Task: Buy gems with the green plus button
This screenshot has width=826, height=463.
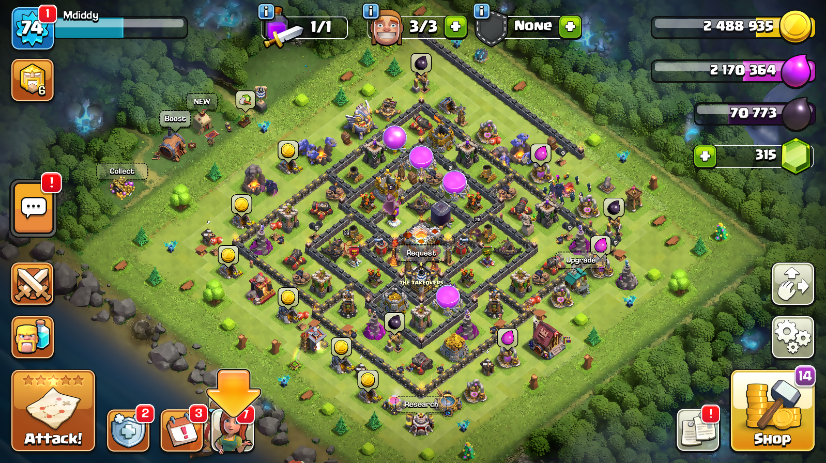Action: [x=706, y=156]
